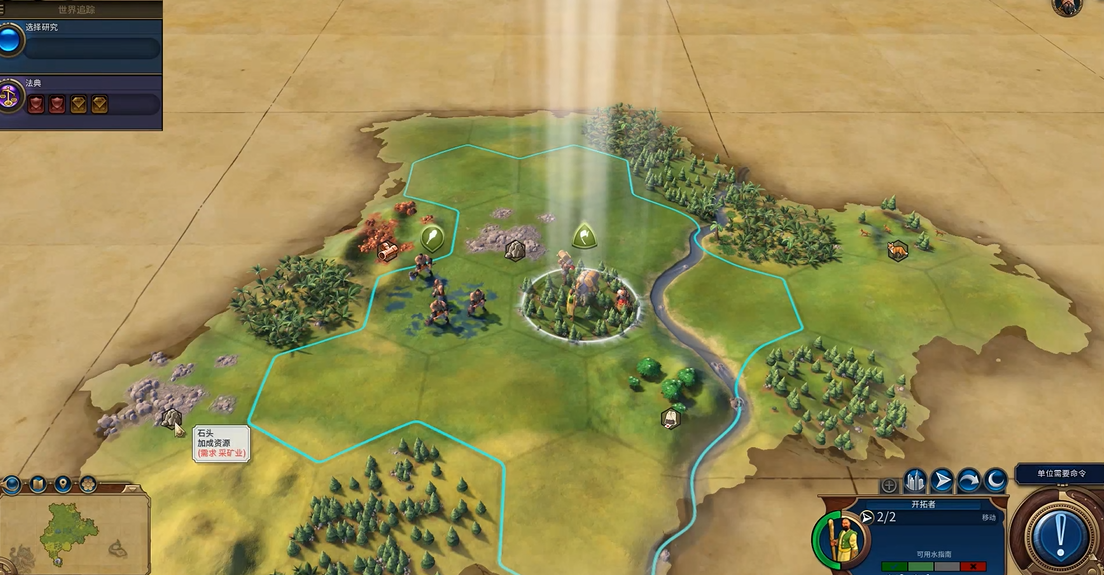Open the minimap's folded-map options button

click(x=38, y=485)
